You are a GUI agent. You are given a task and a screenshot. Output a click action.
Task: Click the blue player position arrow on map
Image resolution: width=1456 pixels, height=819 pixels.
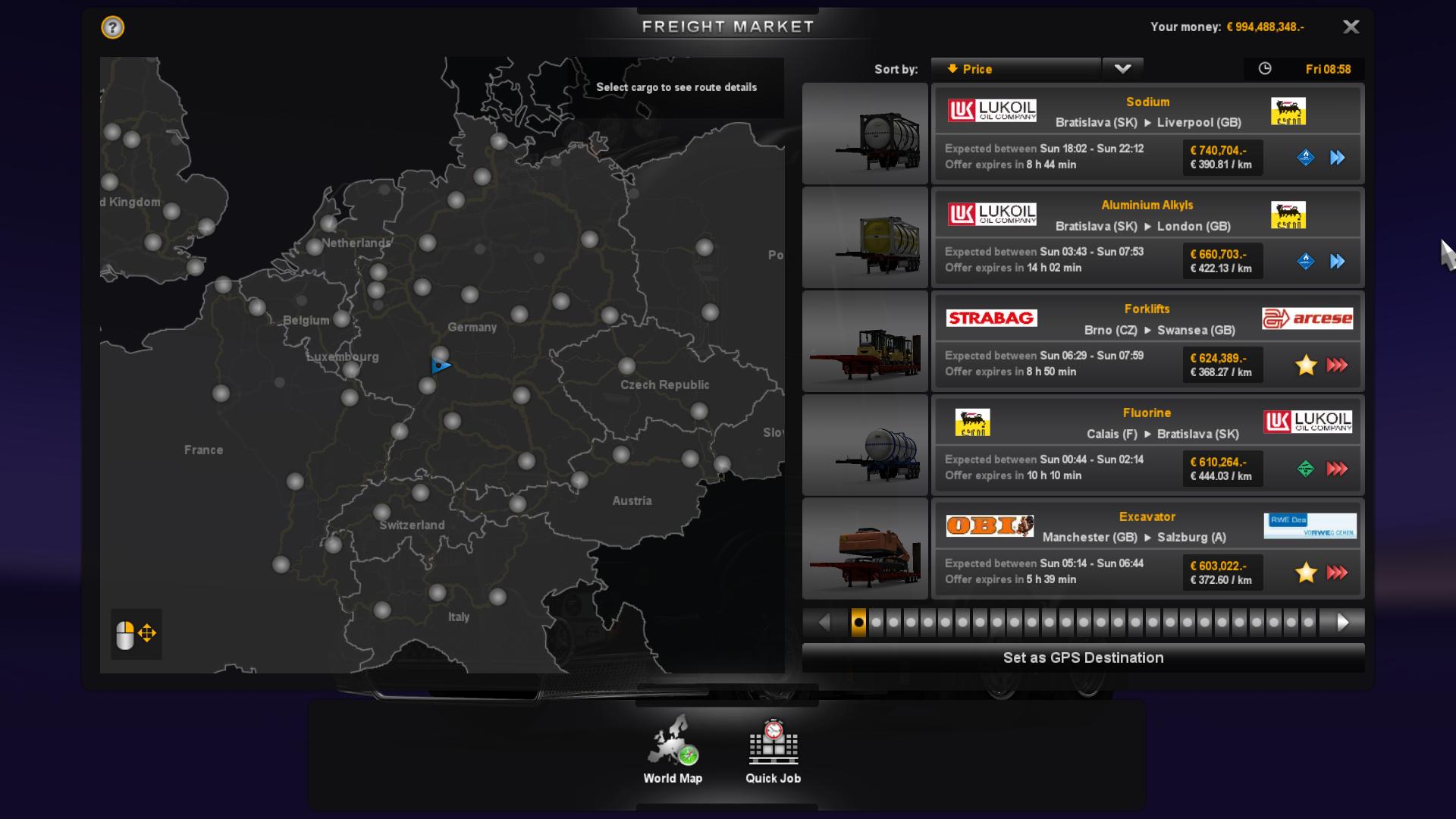click(441, 366)
